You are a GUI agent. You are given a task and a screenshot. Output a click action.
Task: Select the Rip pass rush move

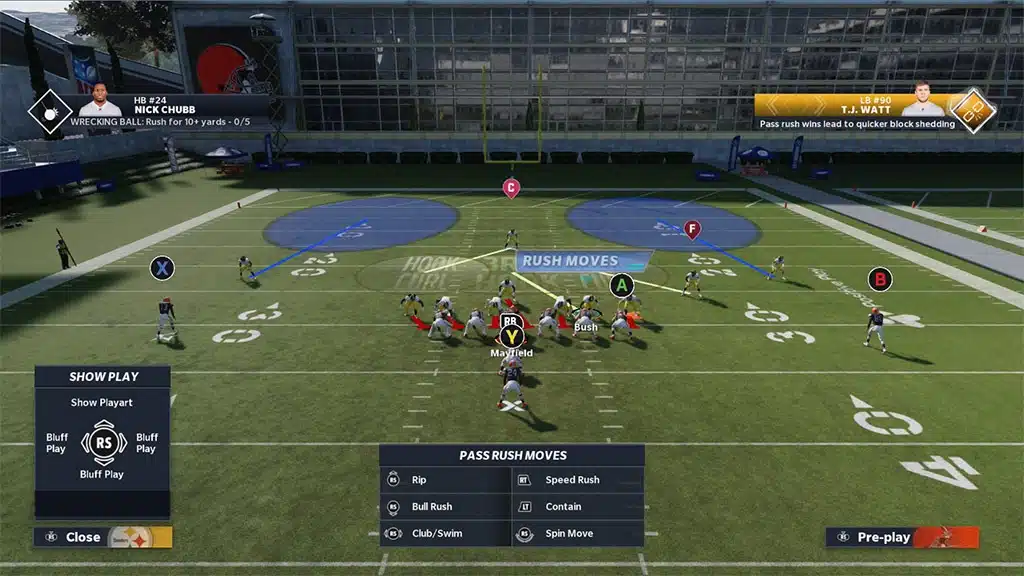[445, 480]
